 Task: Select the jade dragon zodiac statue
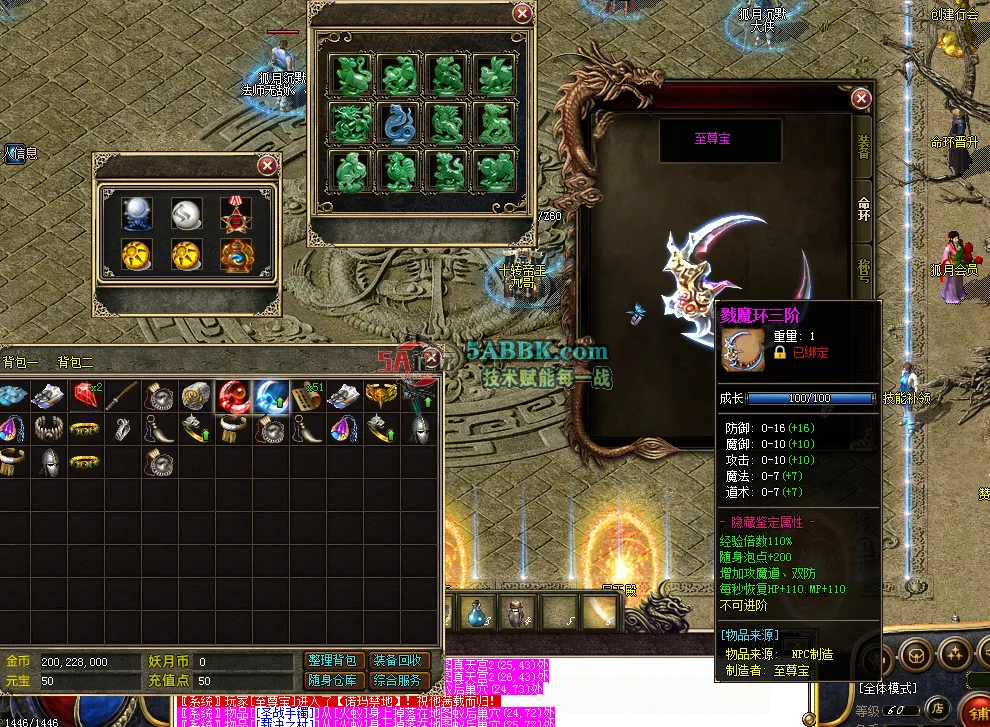click(x=352, y=123)
